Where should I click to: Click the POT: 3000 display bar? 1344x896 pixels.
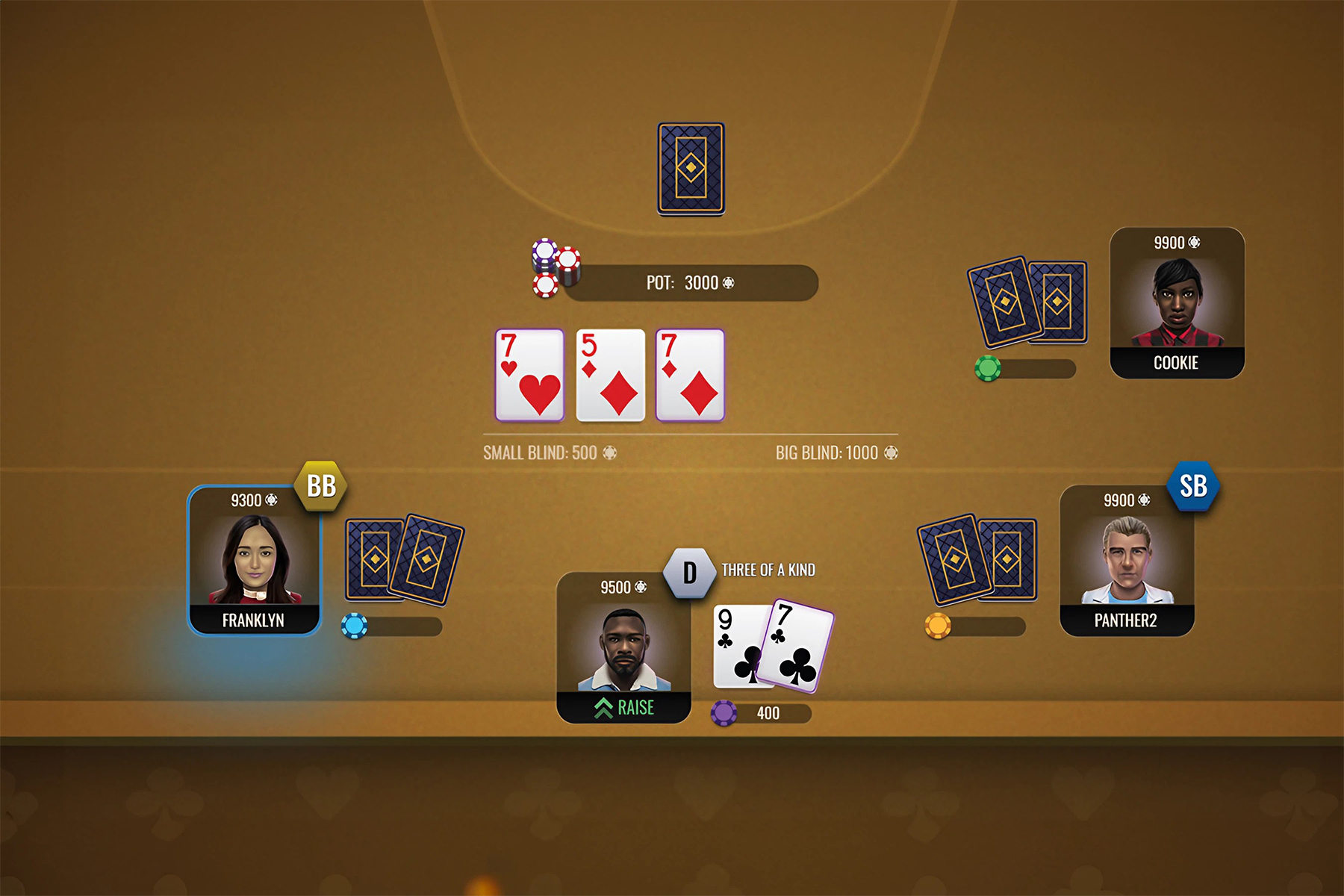[691, 283]
